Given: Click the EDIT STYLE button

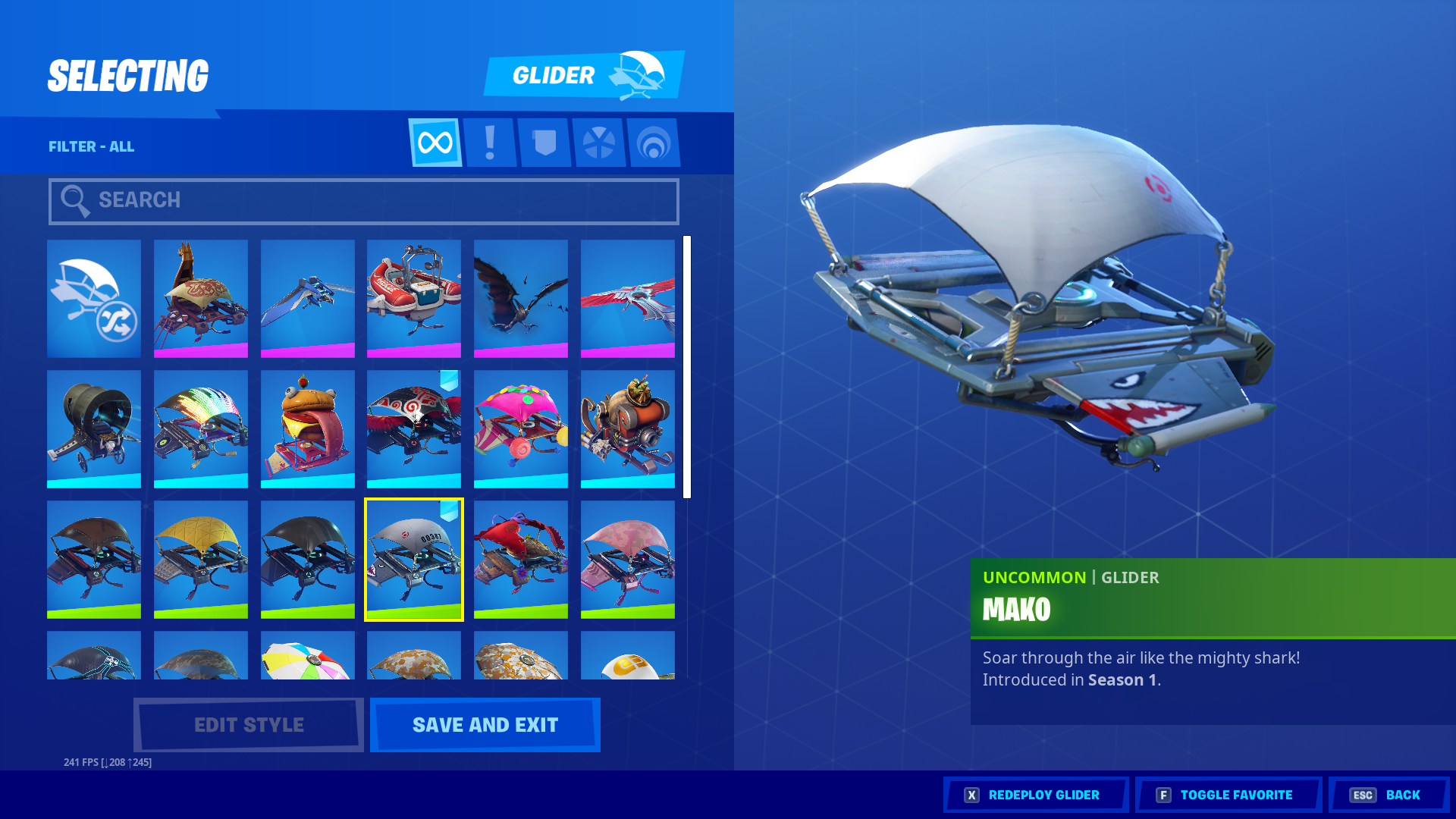Looking at the screenshot, I should (247, 724).
